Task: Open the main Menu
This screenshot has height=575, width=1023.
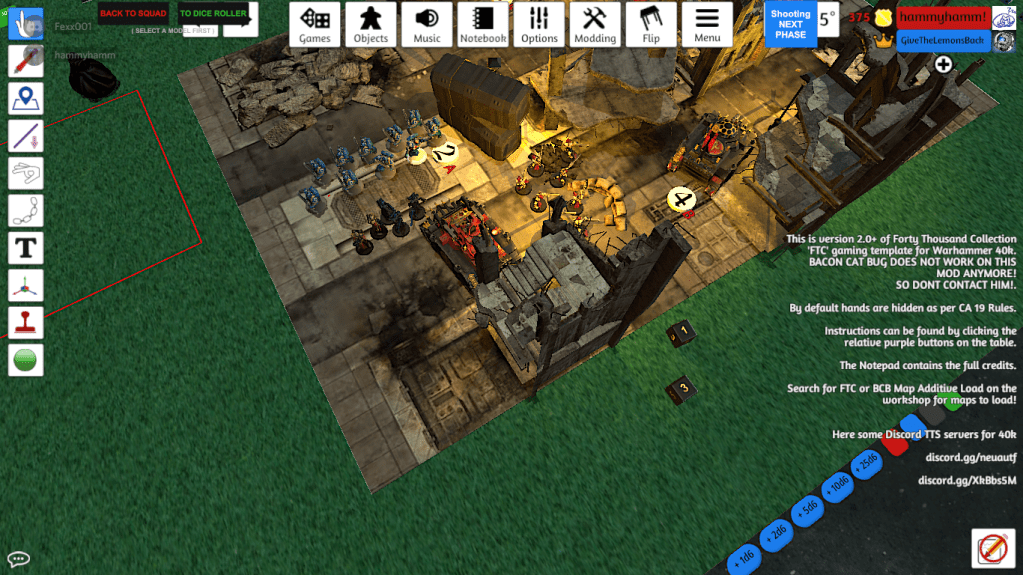Action: tap(707, 24)
